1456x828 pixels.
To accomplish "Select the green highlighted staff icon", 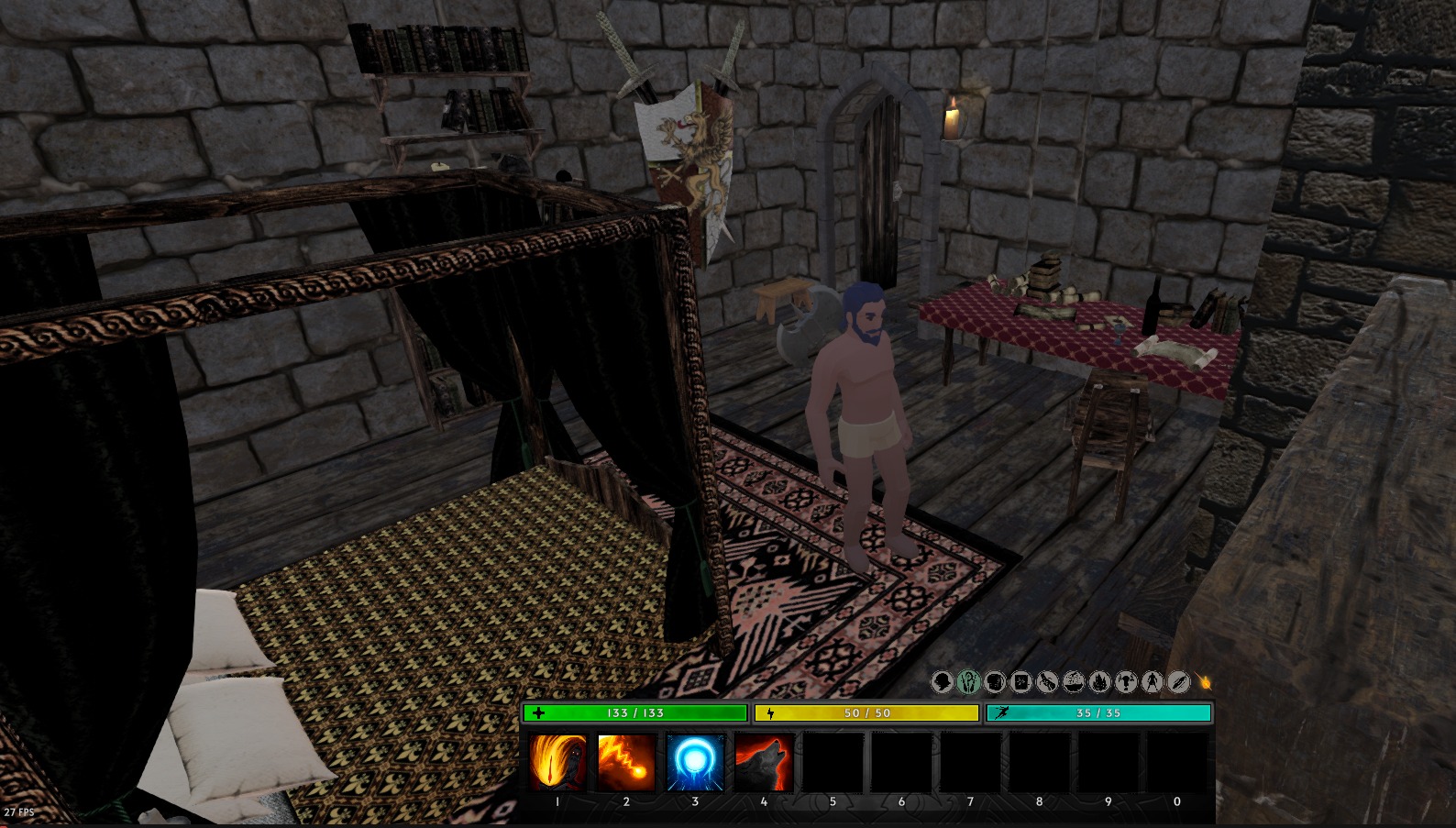I will point(968,682).
